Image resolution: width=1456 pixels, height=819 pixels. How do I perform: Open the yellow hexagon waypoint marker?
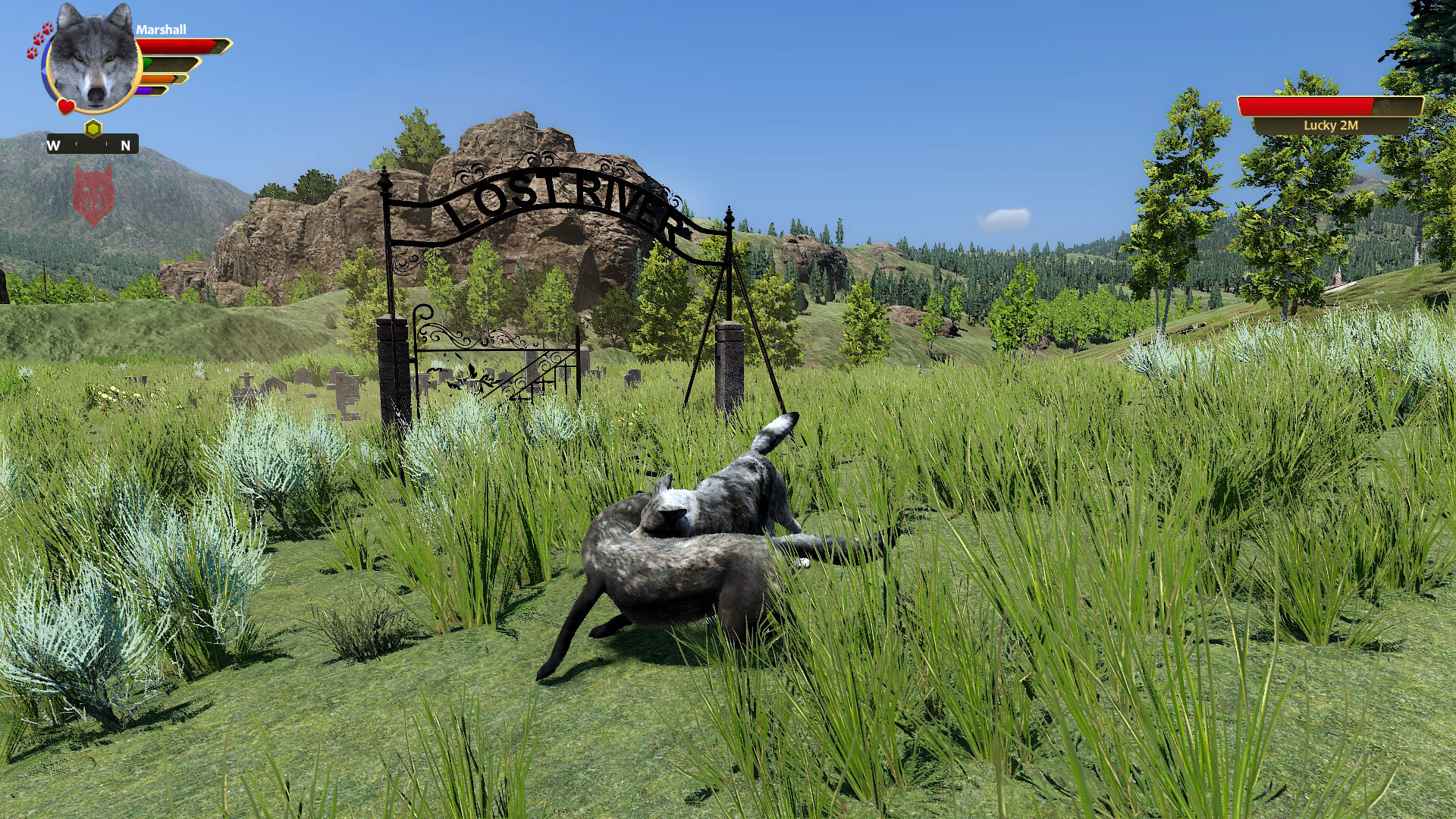93,129
